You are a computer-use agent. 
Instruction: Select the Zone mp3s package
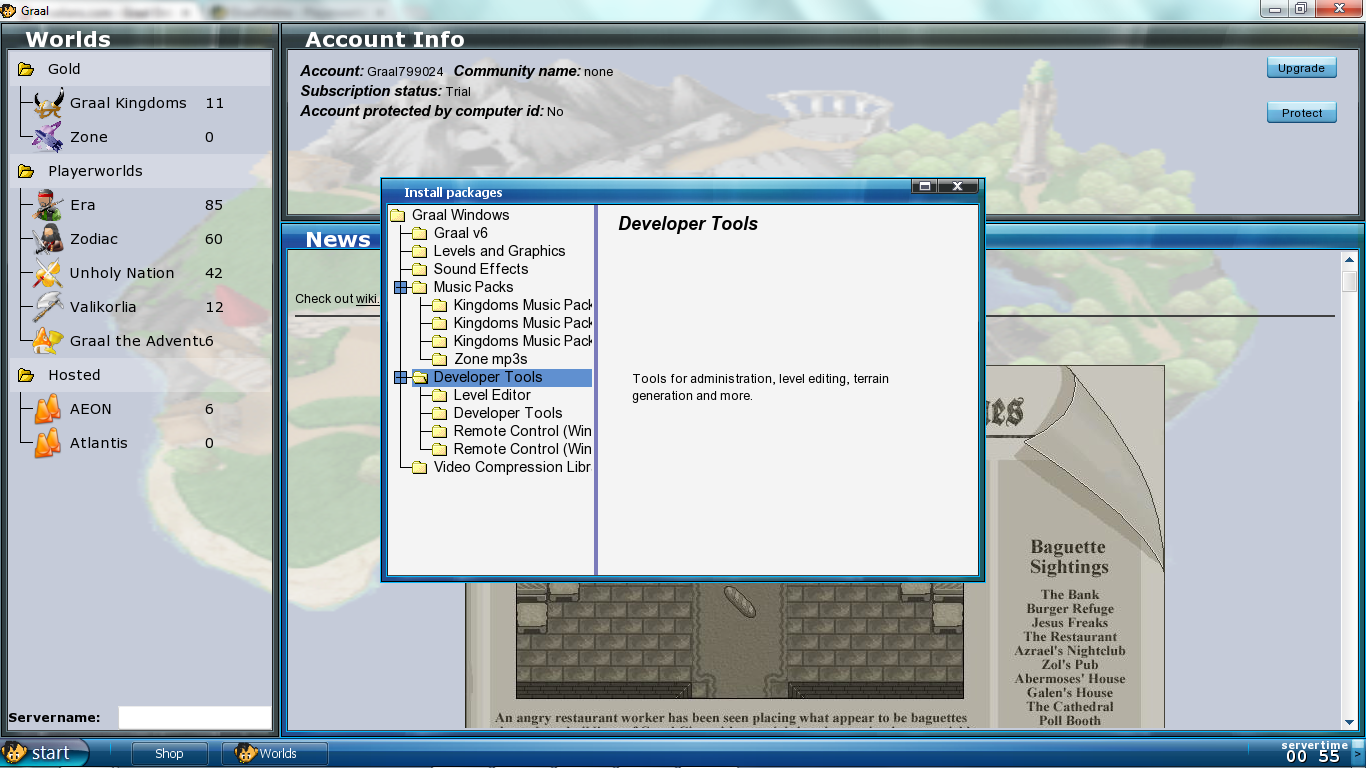coord(490,359)
